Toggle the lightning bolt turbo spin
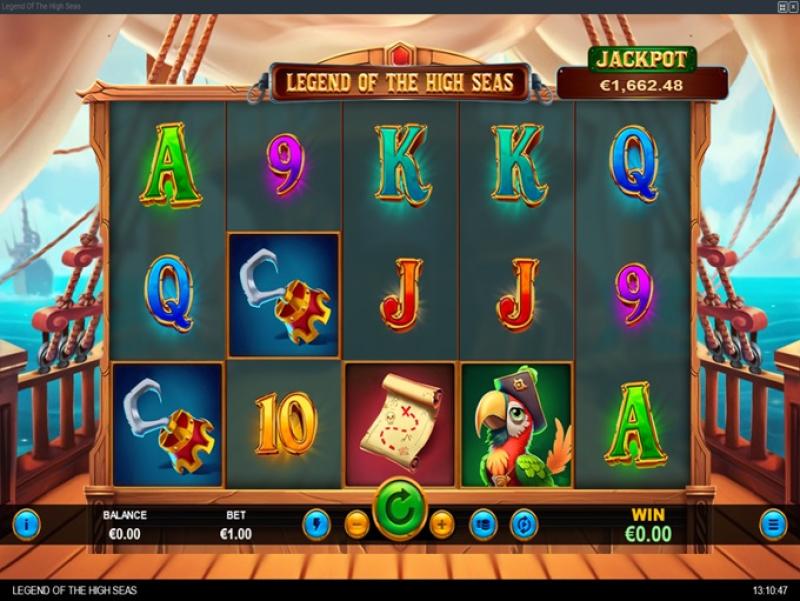This screenshot has width=800, height=601. coord(317,523)
